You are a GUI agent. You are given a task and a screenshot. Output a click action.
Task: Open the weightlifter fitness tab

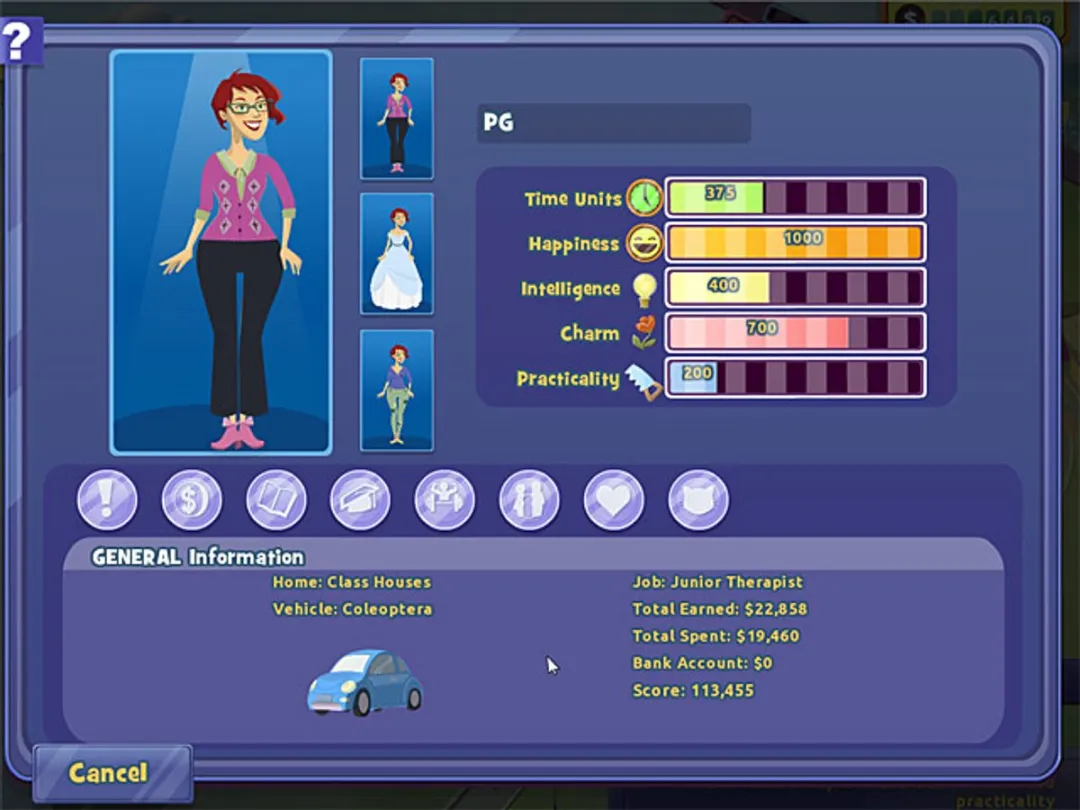(x=445, y=500)
